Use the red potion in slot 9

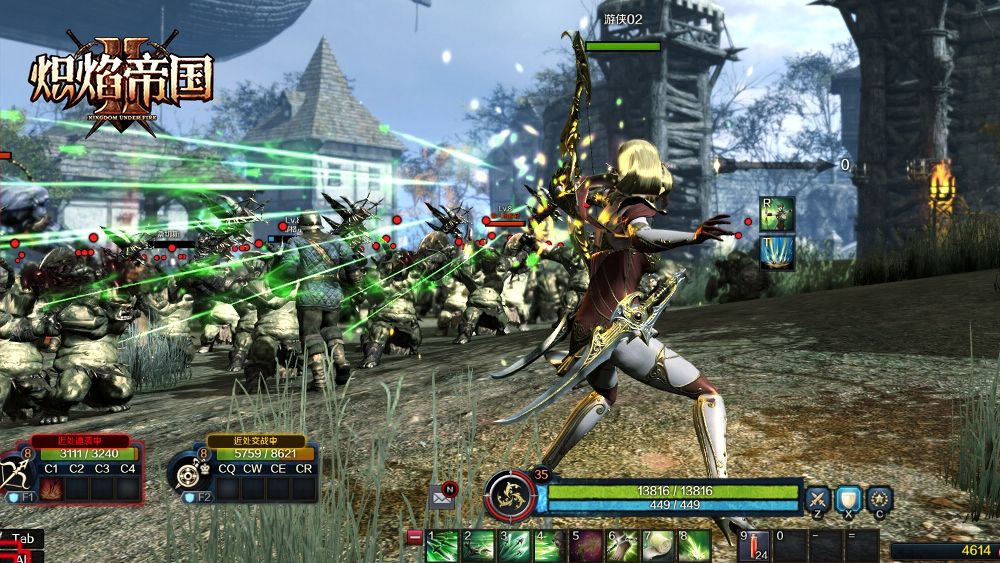(x=754, y=546)
